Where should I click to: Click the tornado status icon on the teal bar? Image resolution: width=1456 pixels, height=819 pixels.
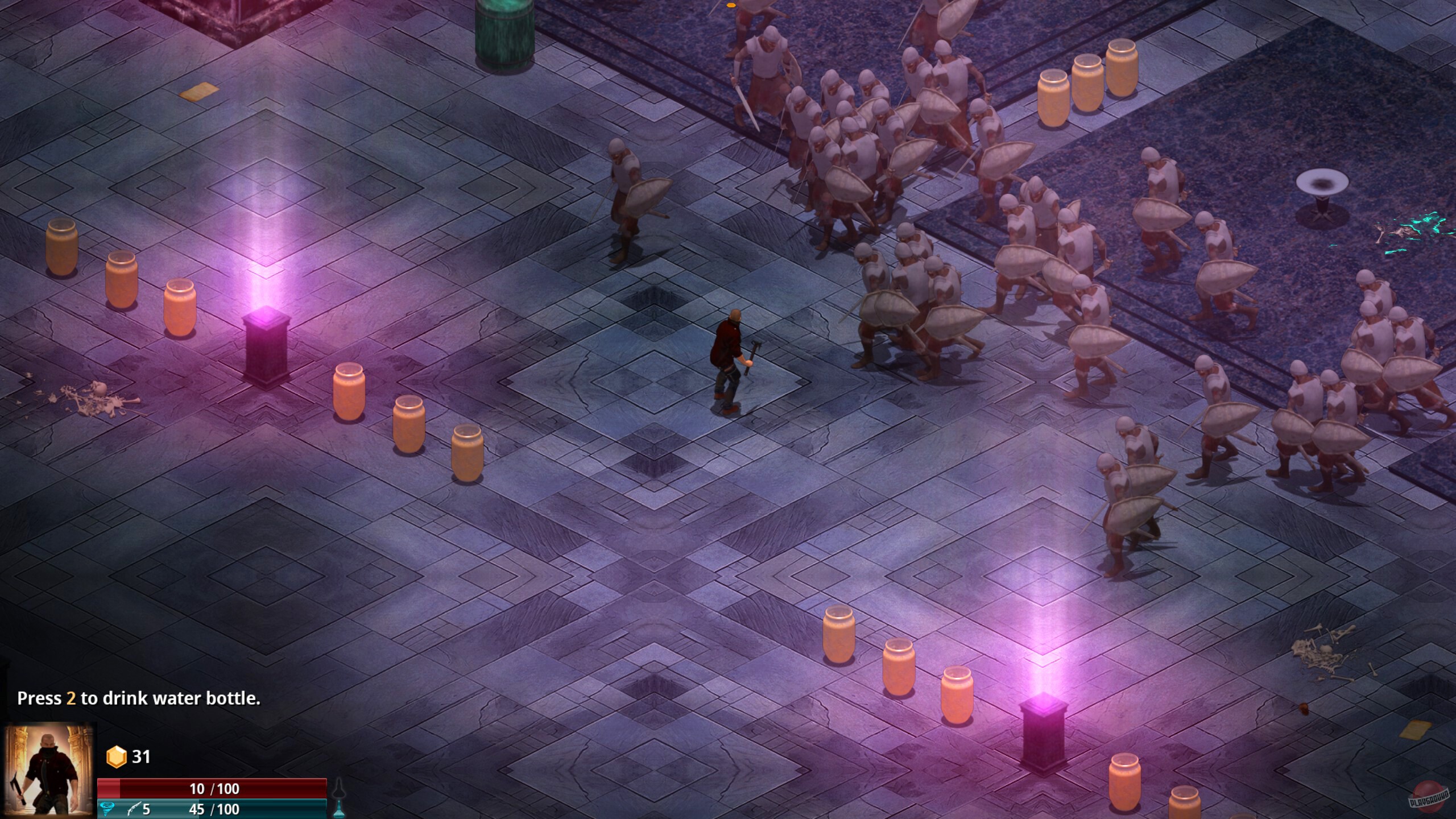click(x=108, y=809)
